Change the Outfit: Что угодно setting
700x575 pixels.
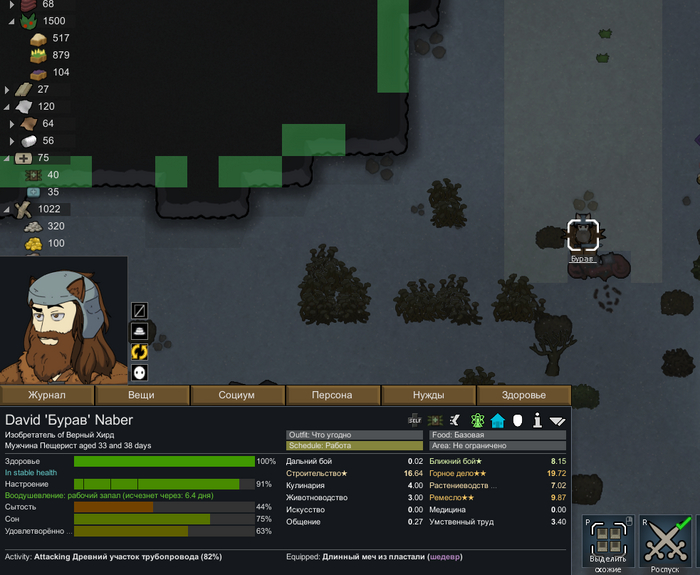353,434
